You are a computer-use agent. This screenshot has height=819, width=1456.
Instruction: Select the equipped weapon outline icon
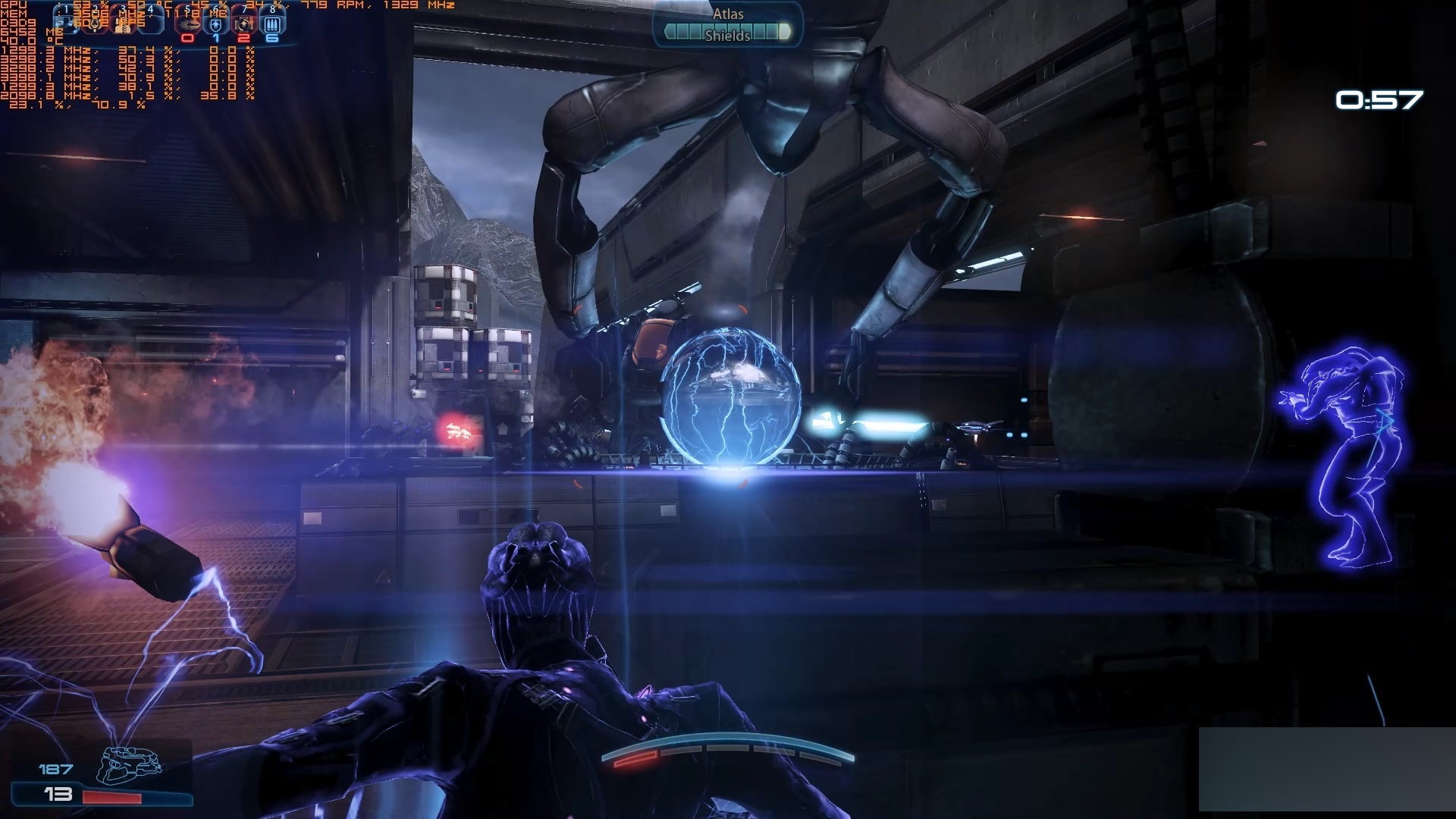(129, 764)
